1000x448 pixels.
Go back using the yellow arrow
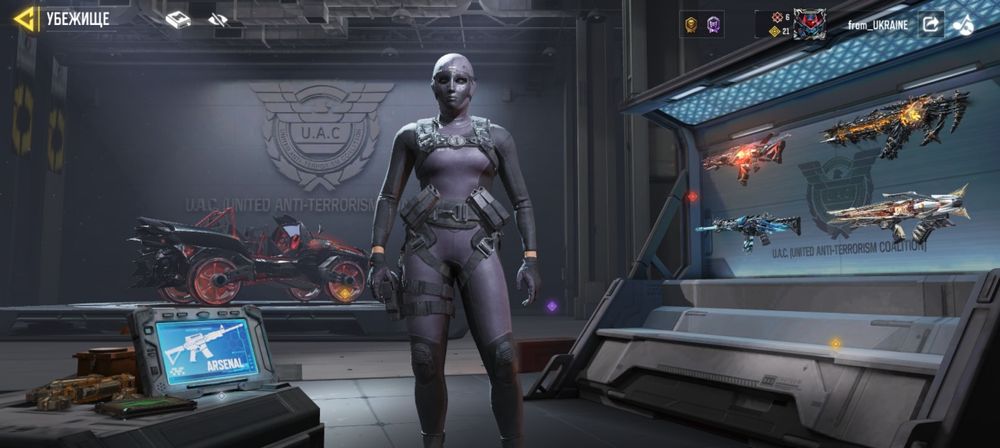(x=25, y=19)
